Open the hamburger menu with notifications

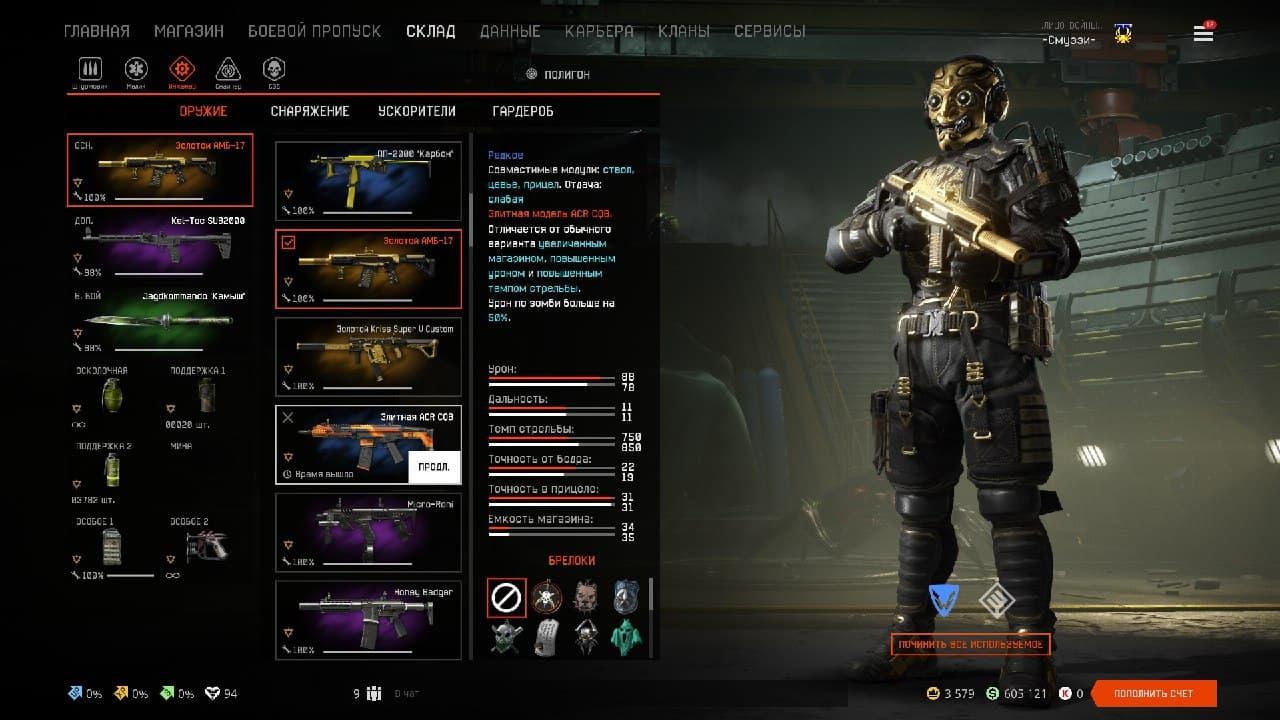(x=1203, y=34)
